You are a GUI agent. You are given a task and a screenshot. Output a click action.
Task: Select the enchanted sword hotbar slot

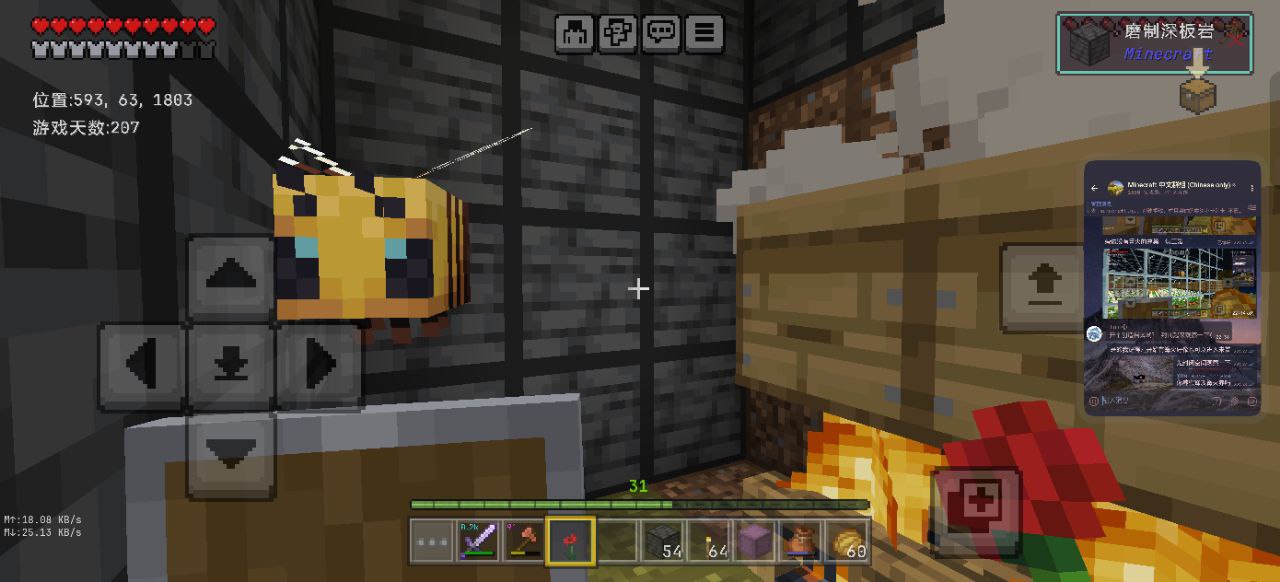click(x=477, y=541)
